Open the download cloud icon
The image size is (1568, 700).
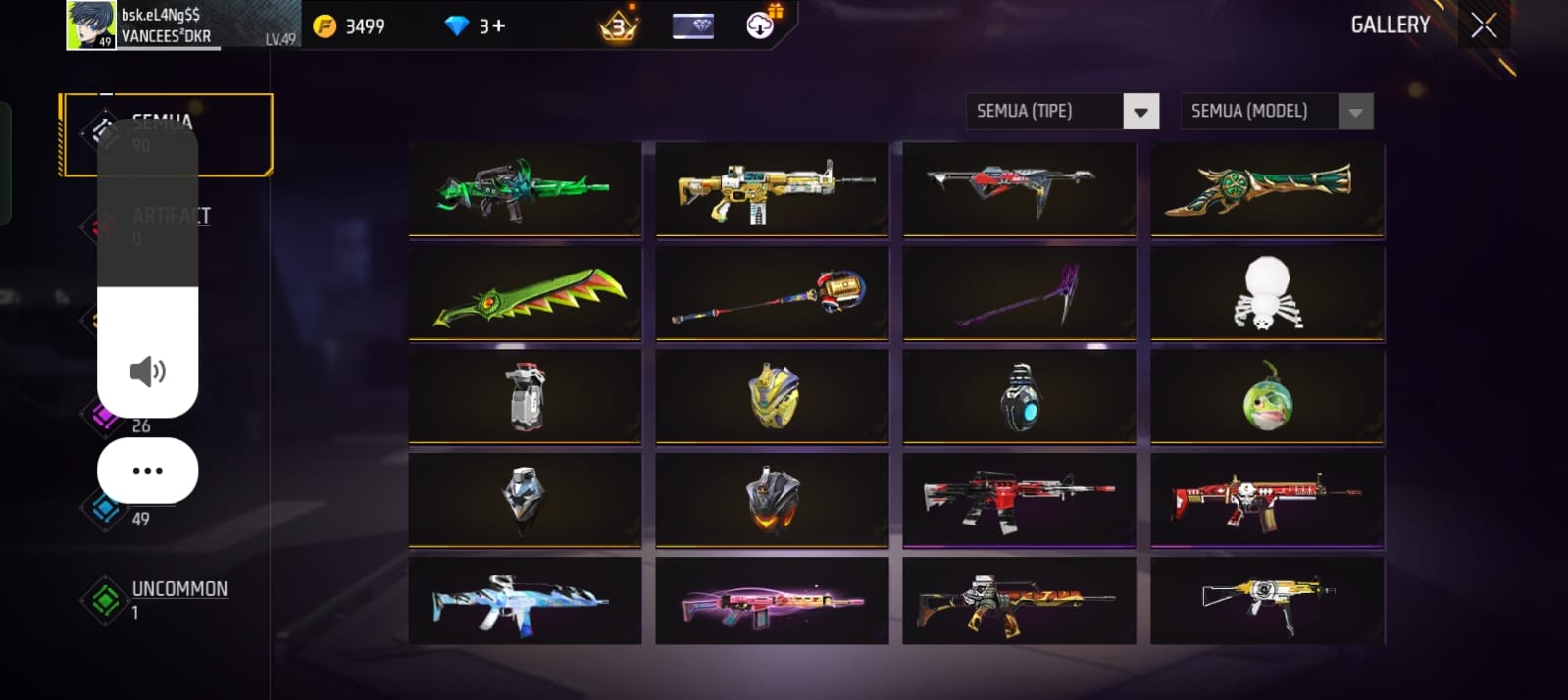761,25
